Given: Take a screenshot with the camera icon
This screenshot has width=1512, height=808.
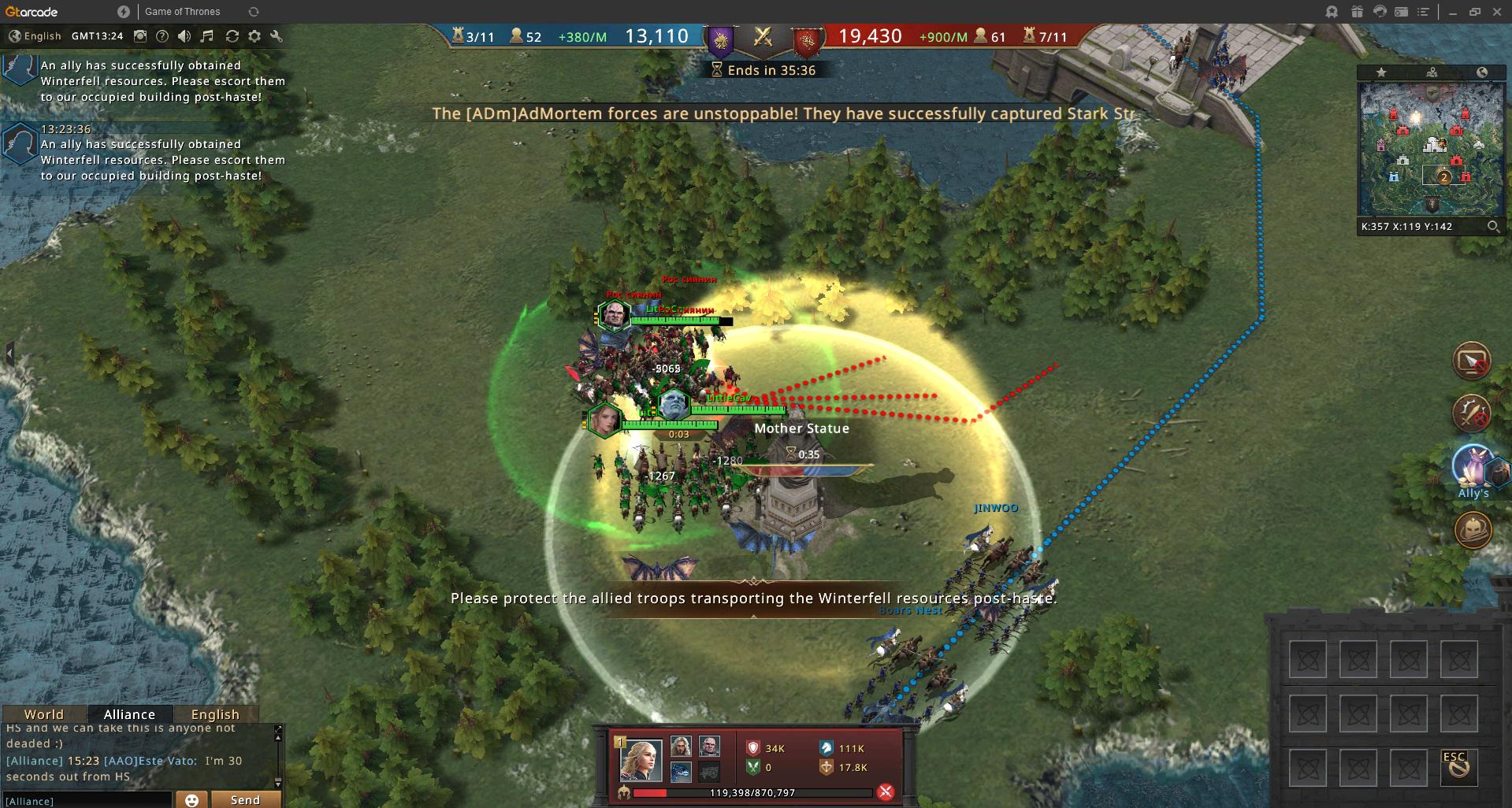Looking at the screenshot, I should [x=140, y=36].
